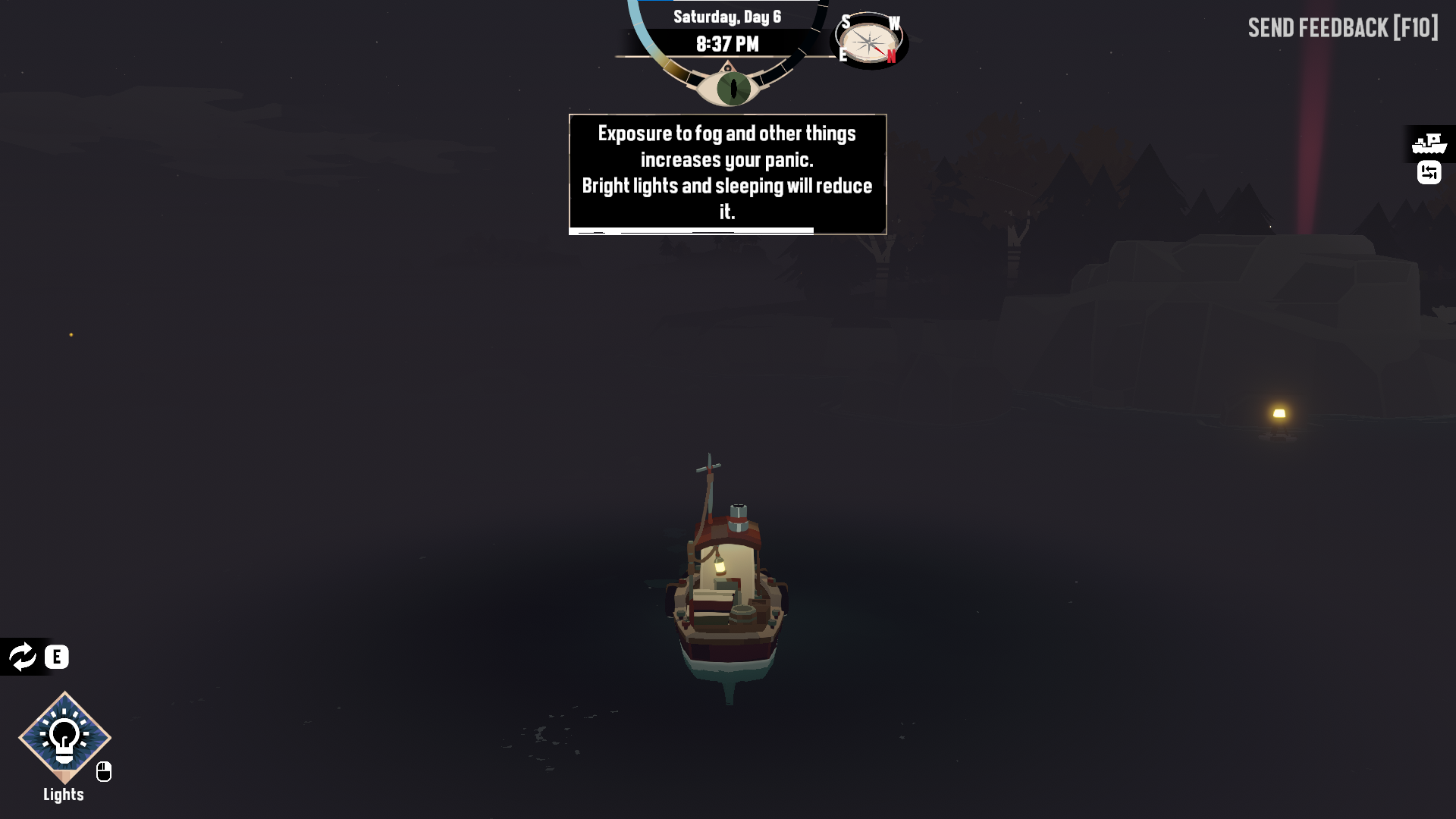Switch abilities using the cycle toggle
The width and height of the screenshot is (1456, 819).
23,657
